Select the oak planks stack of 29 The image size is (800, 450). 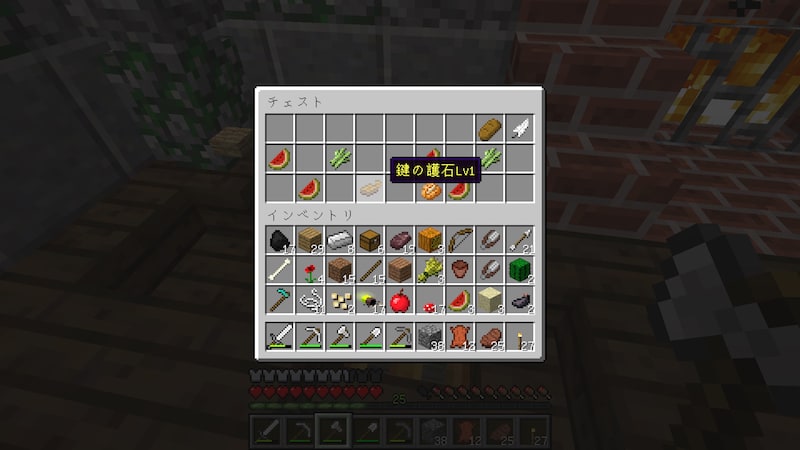310,240
